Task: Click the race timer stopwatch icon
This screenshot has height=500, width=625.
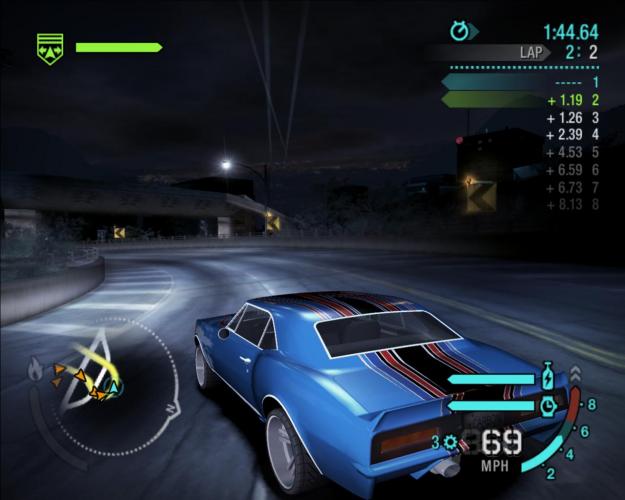Action: pos(459,32)
